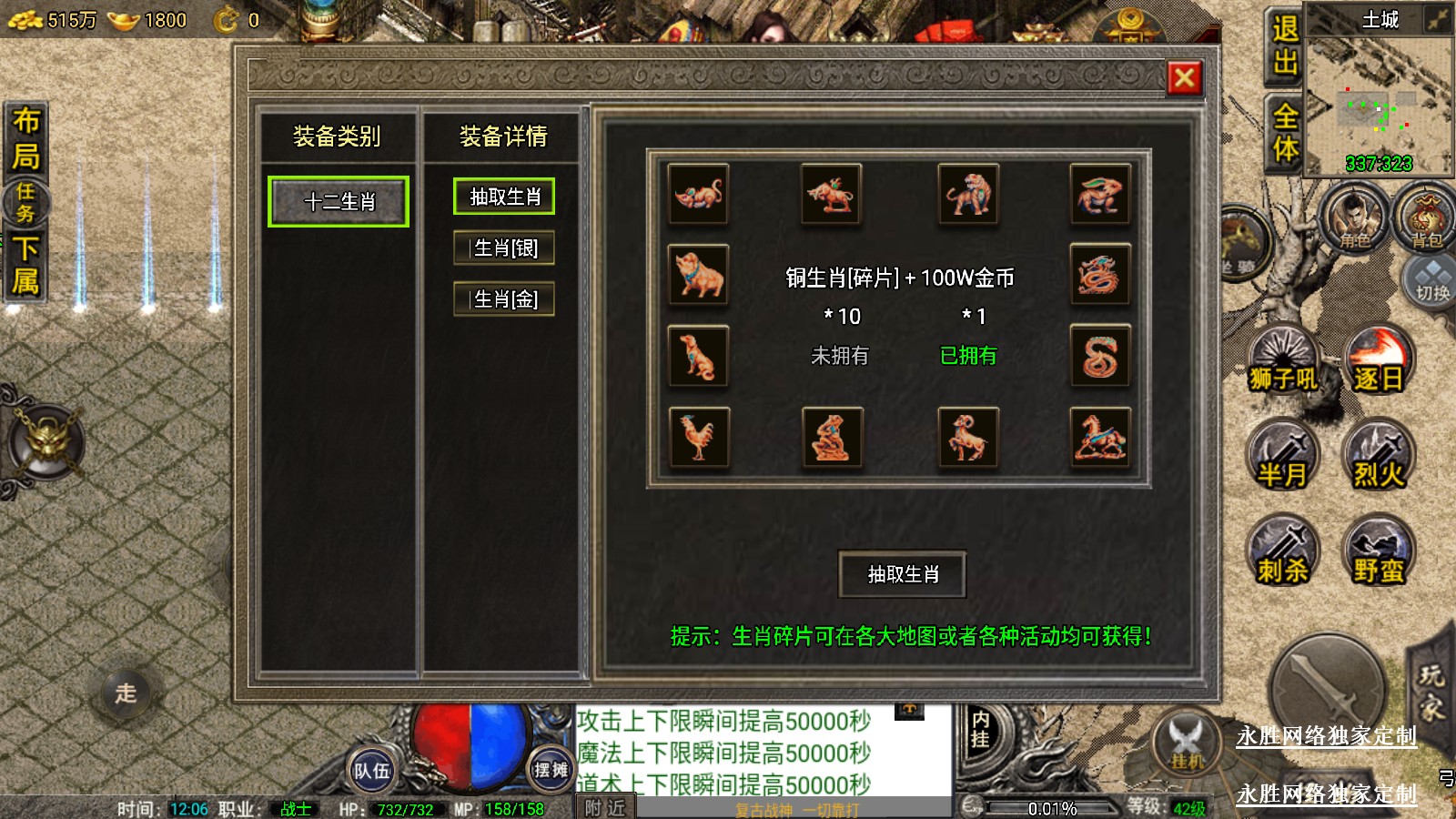Image resolution: width=1456 pixels, height=819 pixels.
Task: Open the 抽取生肖 detail tab
Action: click(x=504, y=197)
